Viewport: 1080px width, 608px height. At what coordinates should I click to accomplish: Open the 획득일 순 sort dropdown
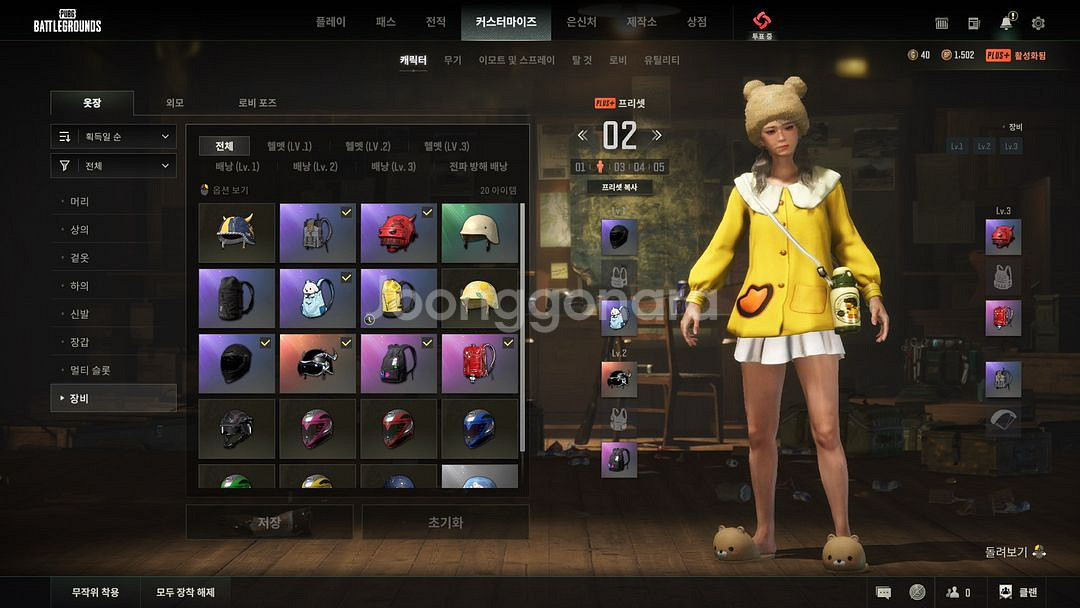(114, 136)
